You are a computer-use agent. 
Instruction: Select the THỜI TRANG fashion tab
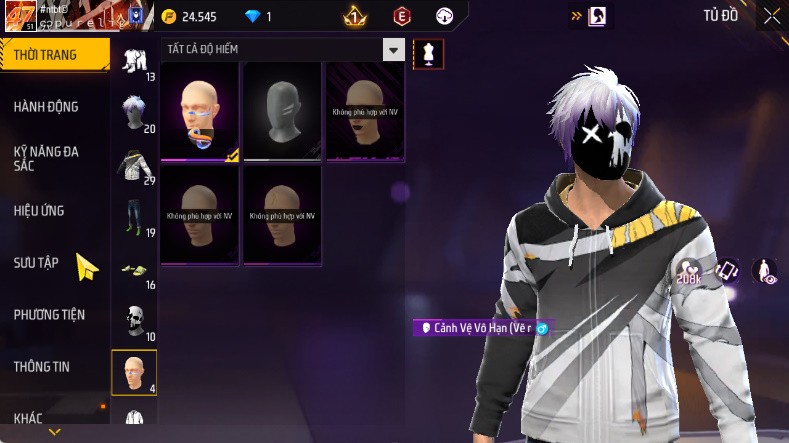point(45,55)
